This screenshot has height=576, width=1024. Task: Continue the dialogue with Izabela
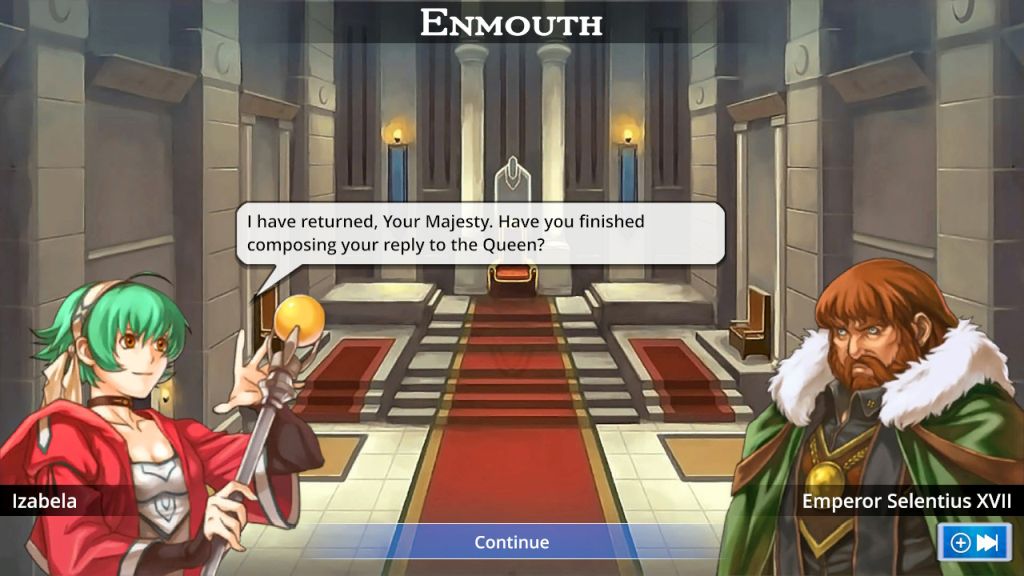pos(511,542)
